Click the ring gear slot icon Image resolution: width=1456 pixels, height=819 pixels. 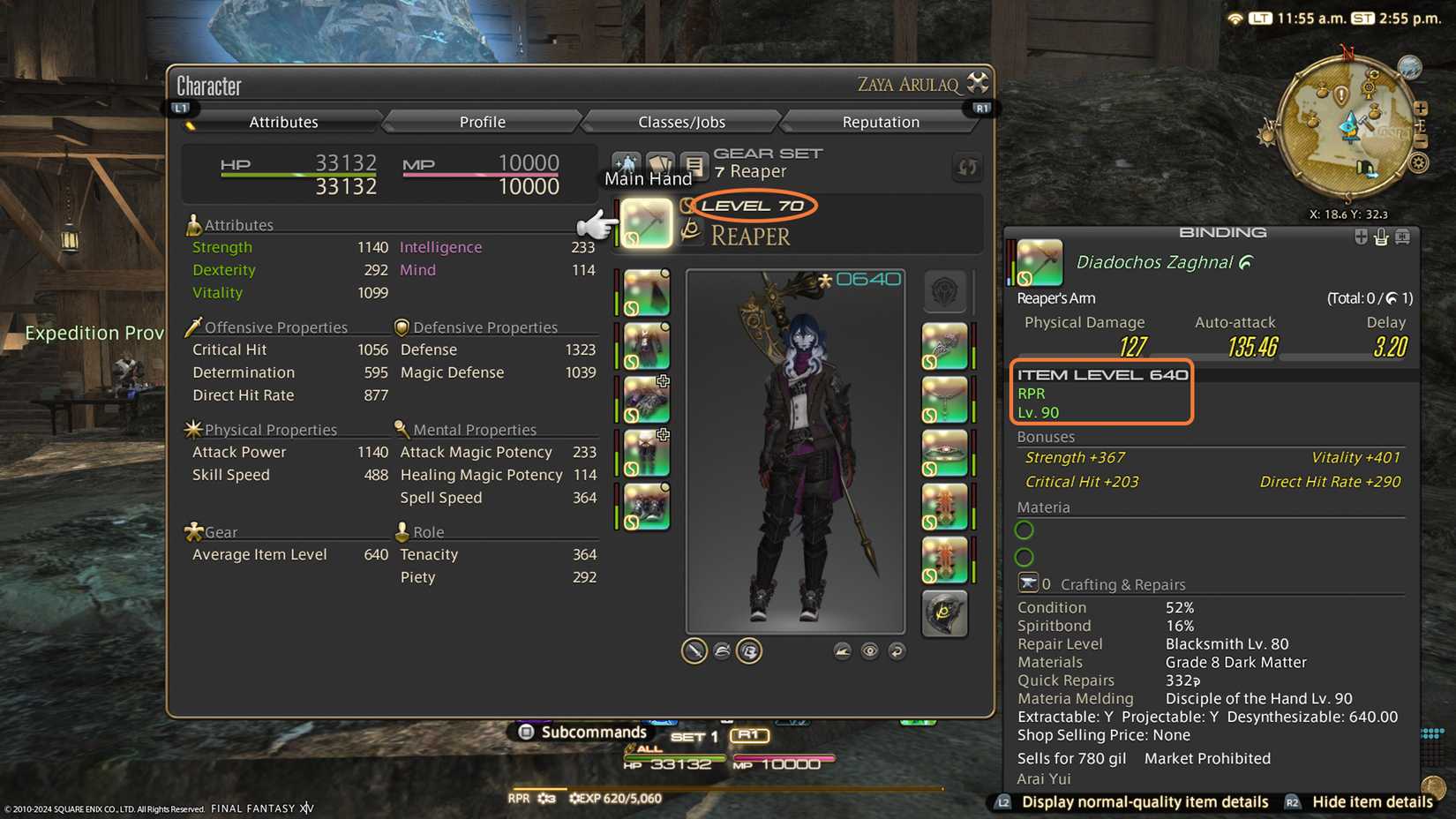(946, 504)
